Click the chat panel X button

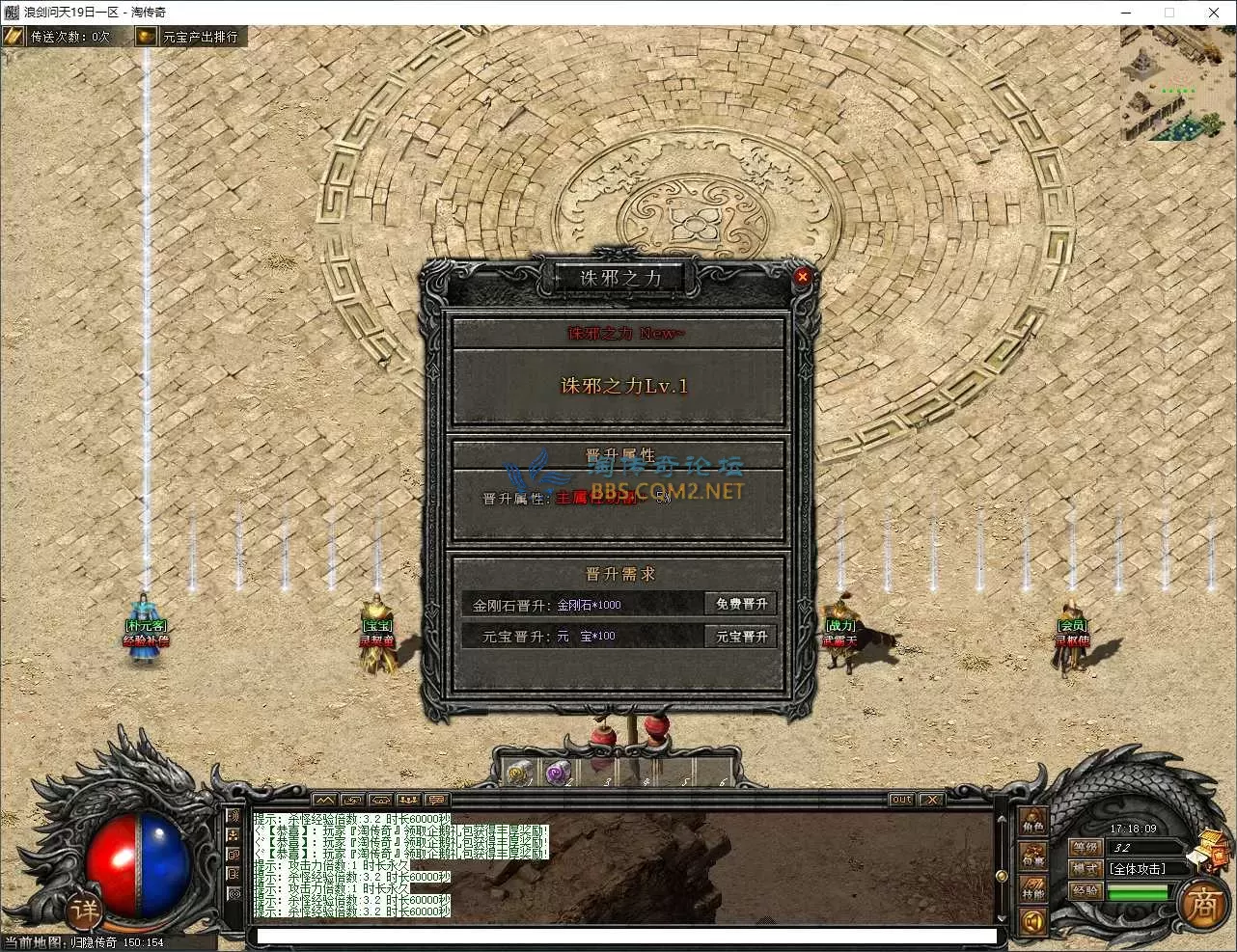pyautogui.click(x=931, y=800)
